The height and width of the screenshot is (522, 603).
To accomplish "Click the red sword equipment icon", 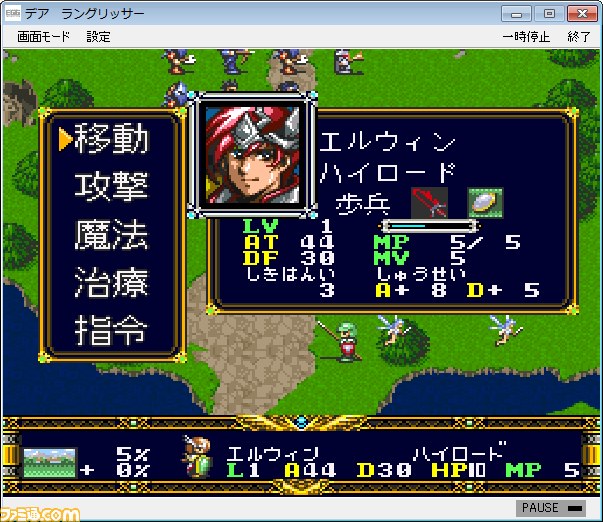I will tap(430, 203).
